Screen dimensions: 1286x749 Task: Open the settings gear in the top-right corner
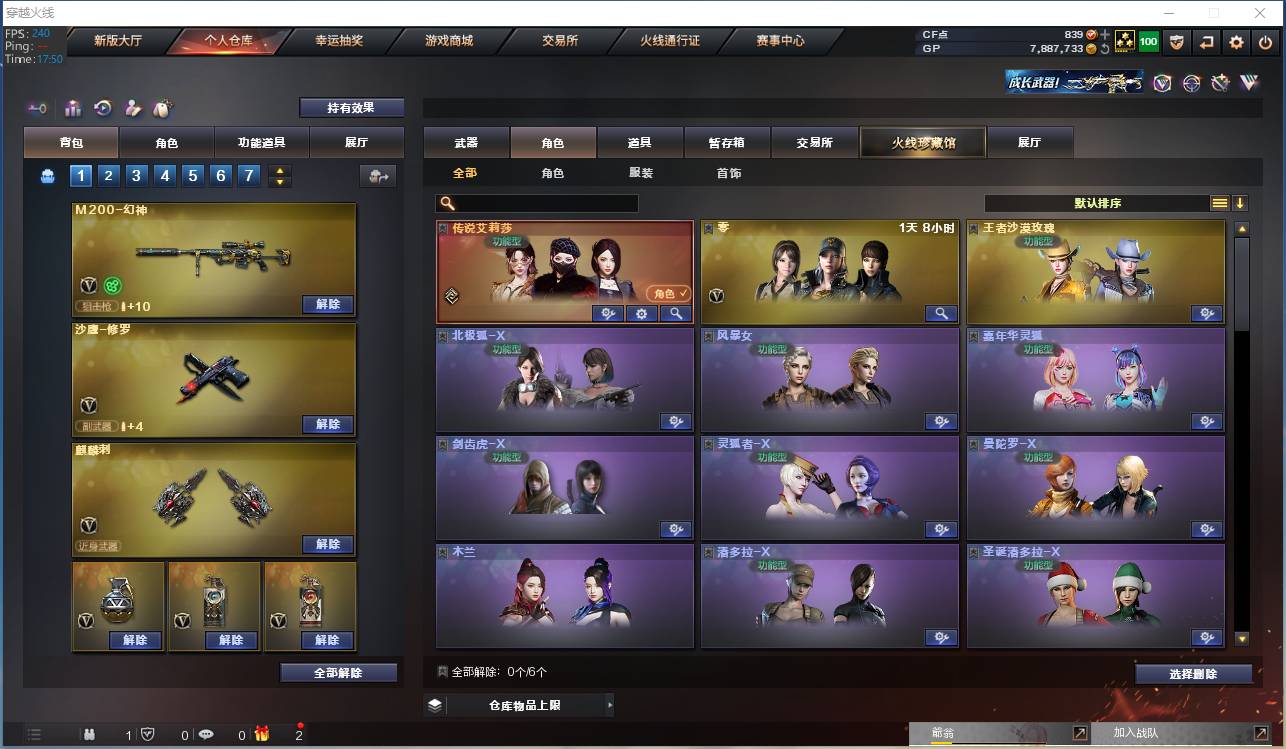[1236, 42]
